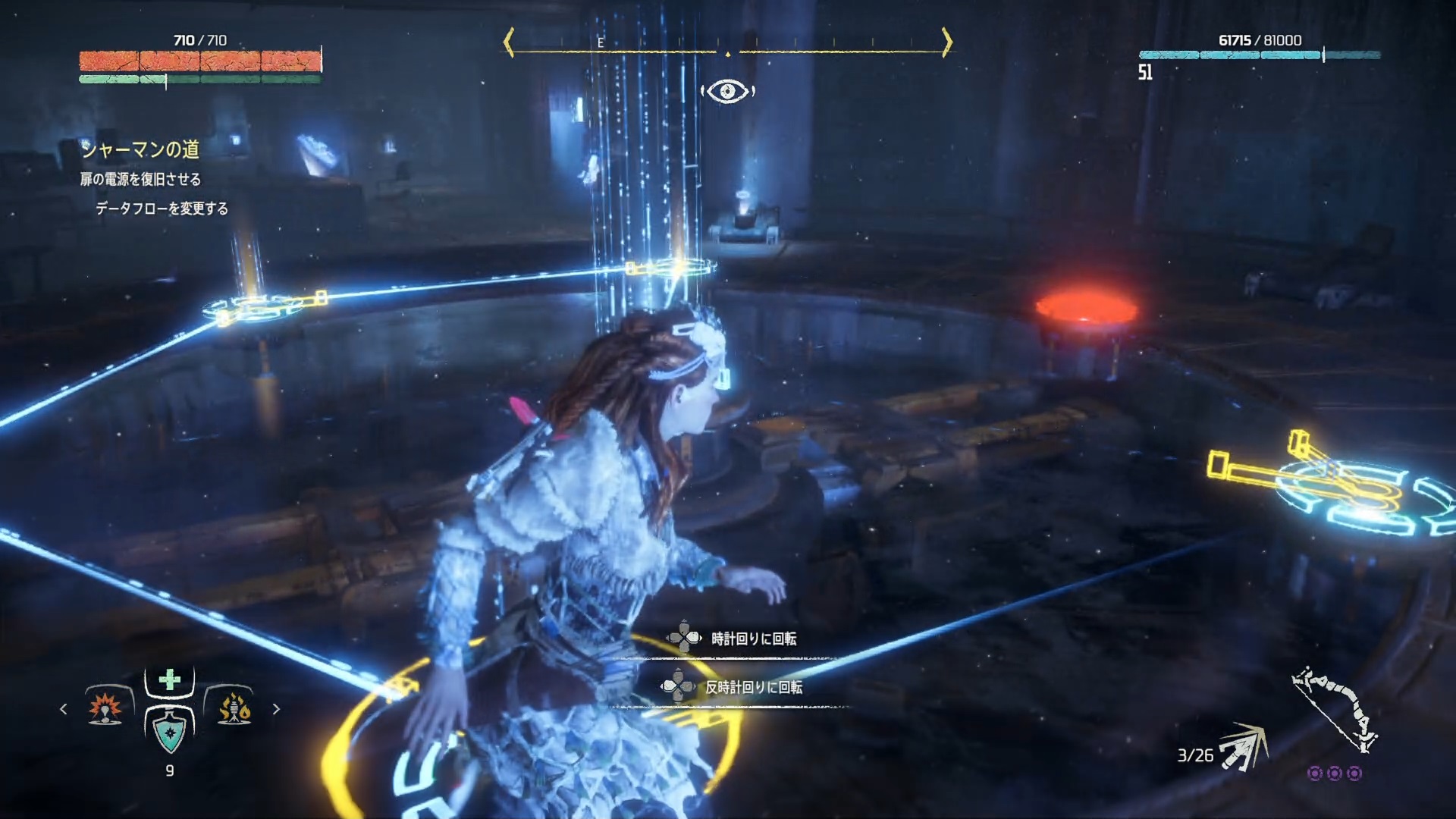1456x819 pixels.
Task: Cycle quick items with the left arrow
Action: tap(64, 709)
